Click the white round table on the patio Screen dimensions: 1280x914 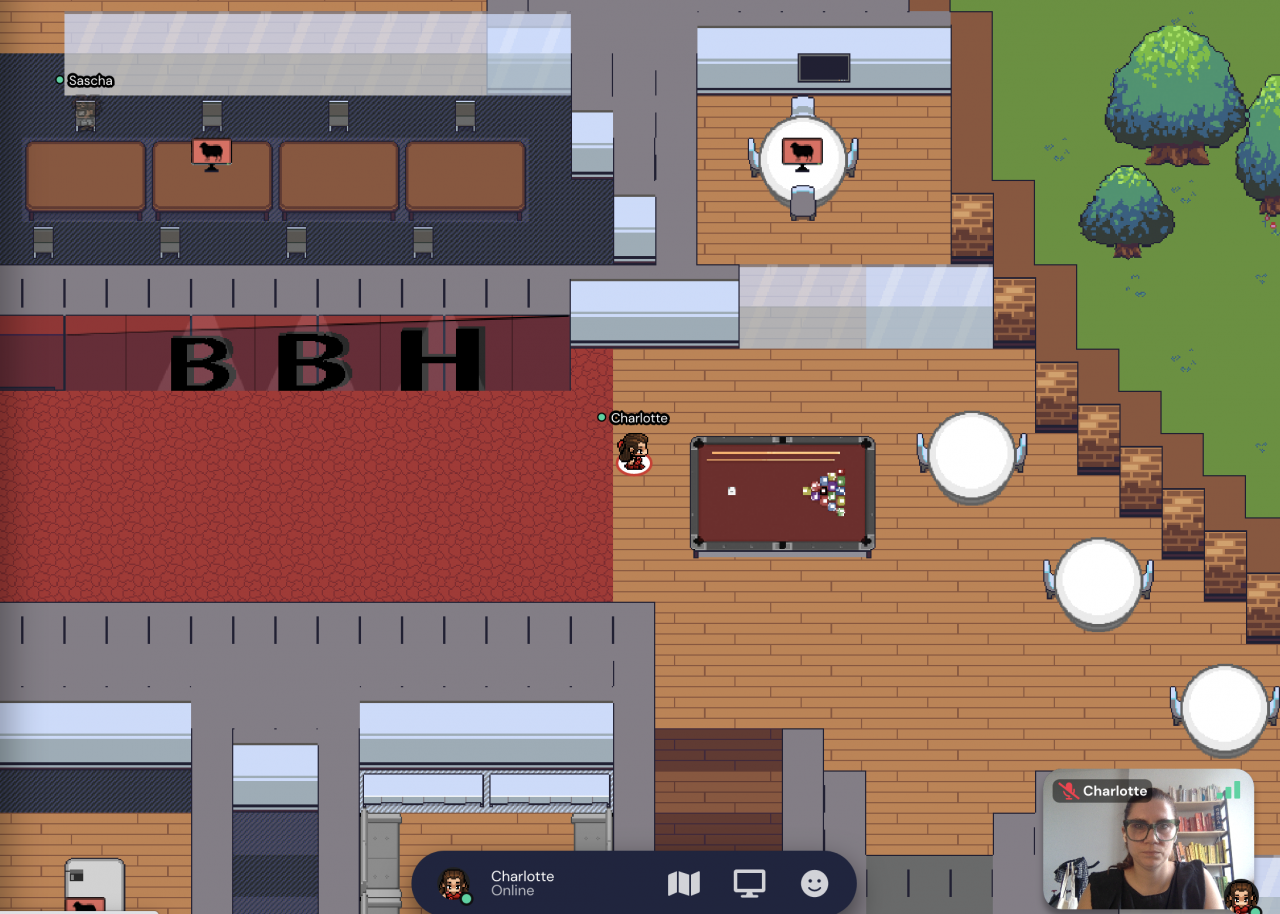click(970, 455)
